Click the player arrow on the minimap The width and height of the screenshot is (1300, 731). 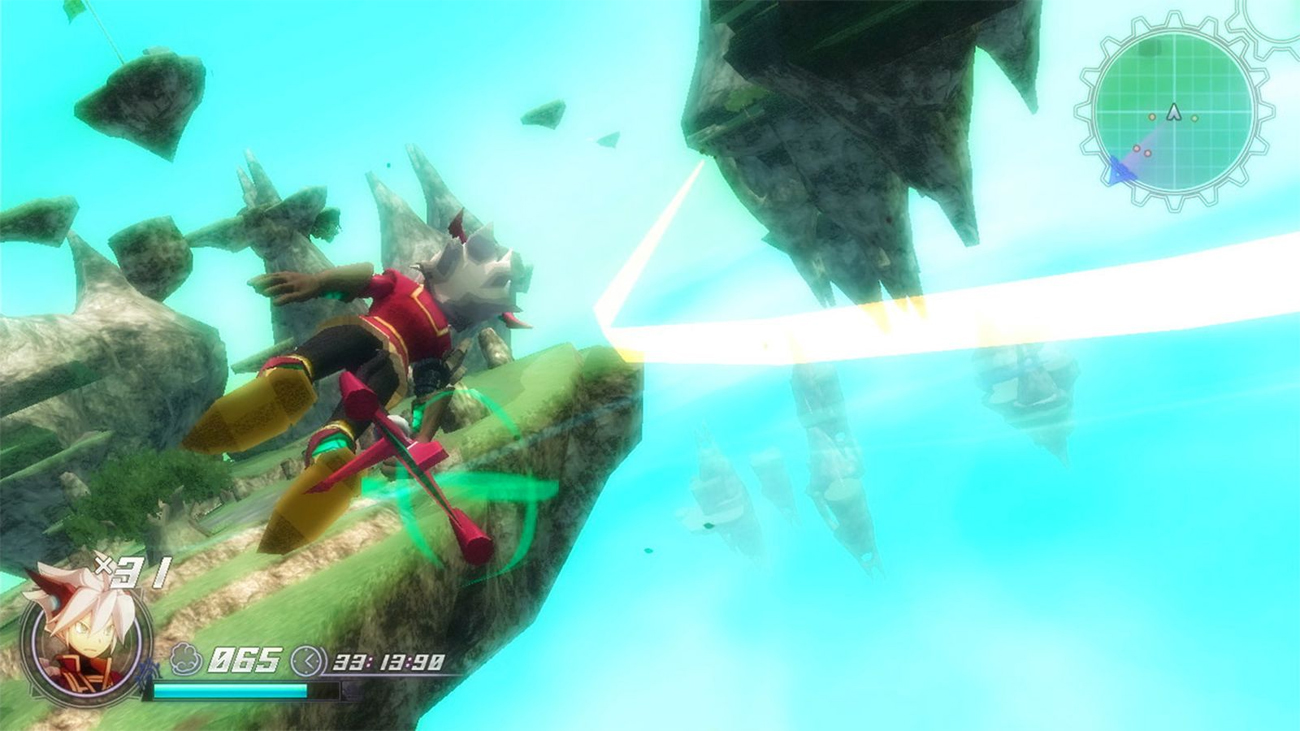1174,113
